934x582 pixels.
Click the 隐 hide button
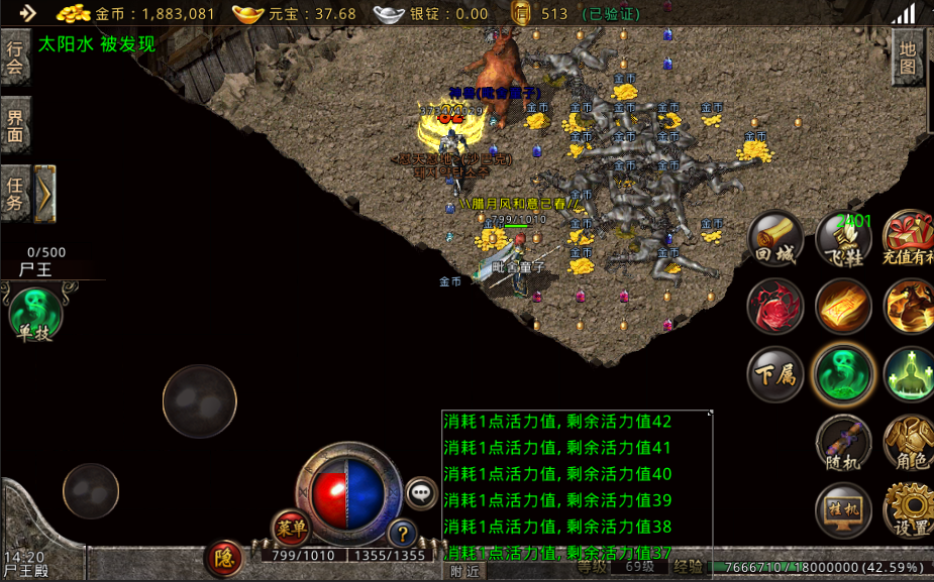(224, 558)
